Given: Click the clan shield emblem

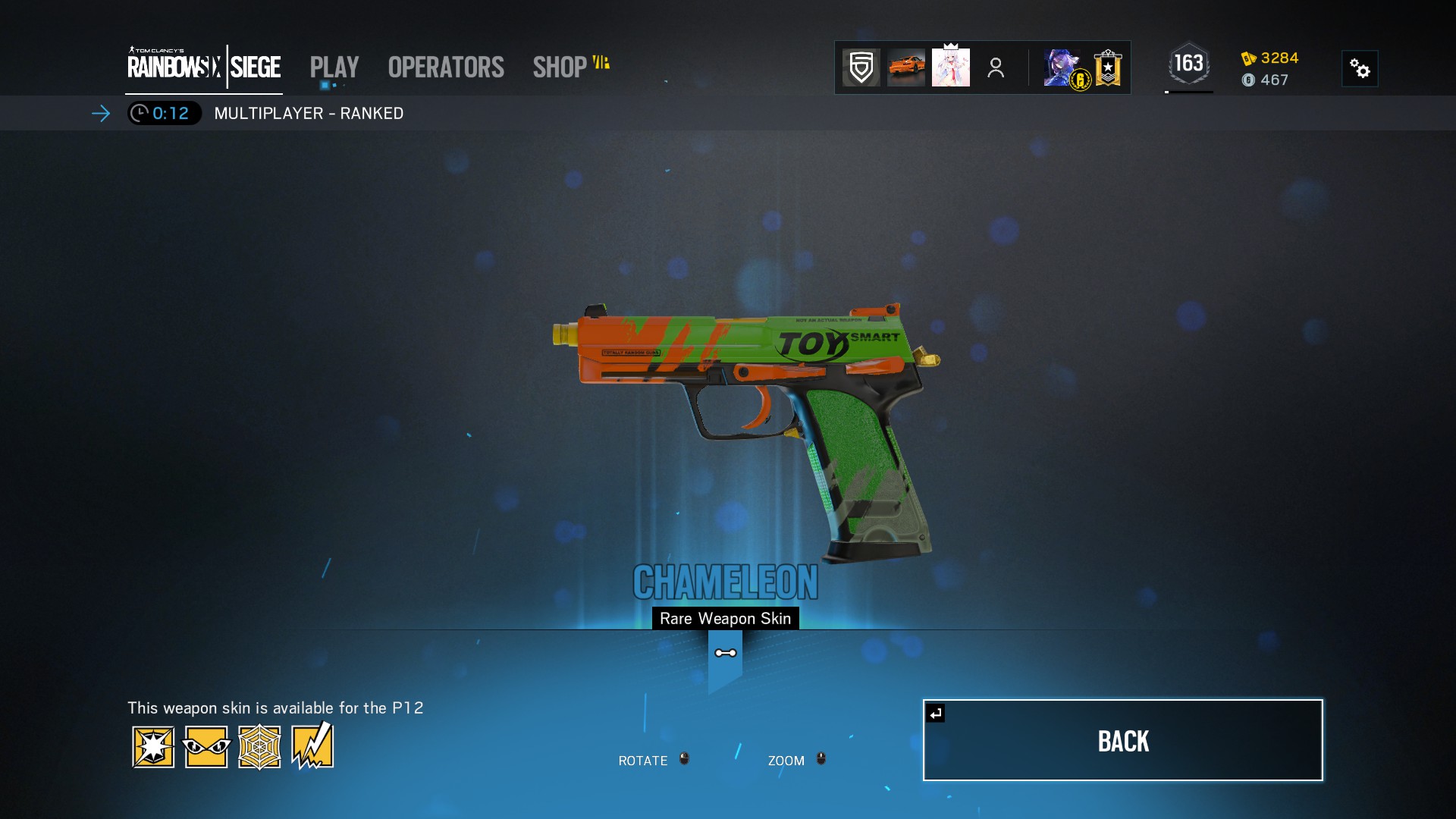Looking at the screenshot, I should pos(860,67).
